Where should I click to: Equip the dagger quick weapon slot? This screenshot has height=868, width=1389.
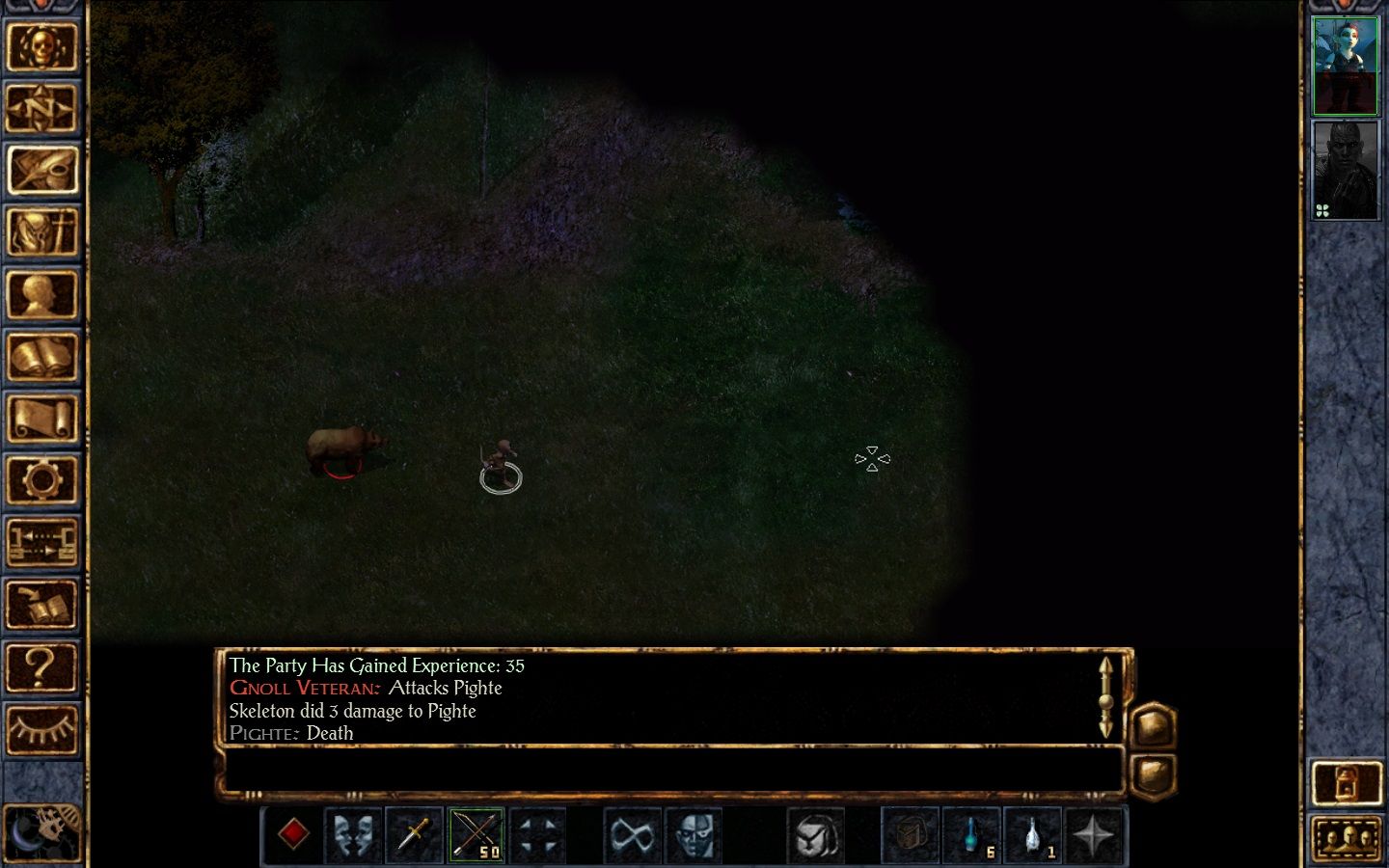(x=415, y=834)
